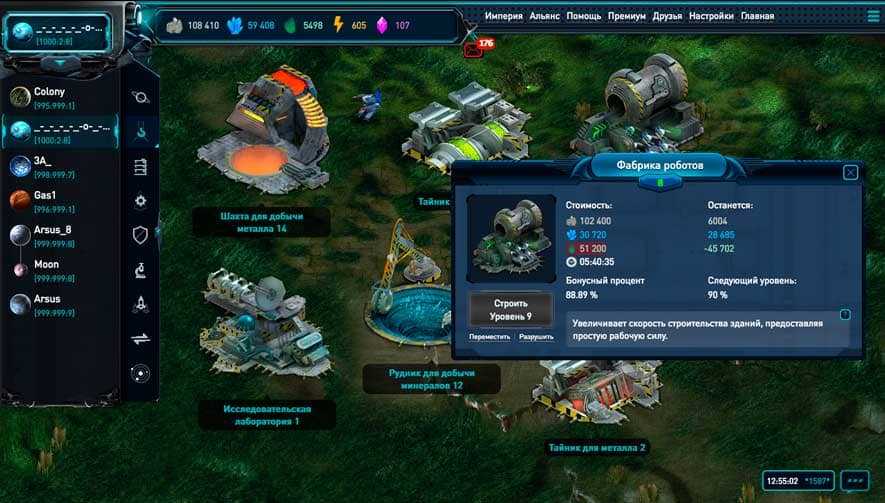
Task: Open the Альянс menu
Action: [545, 16]
